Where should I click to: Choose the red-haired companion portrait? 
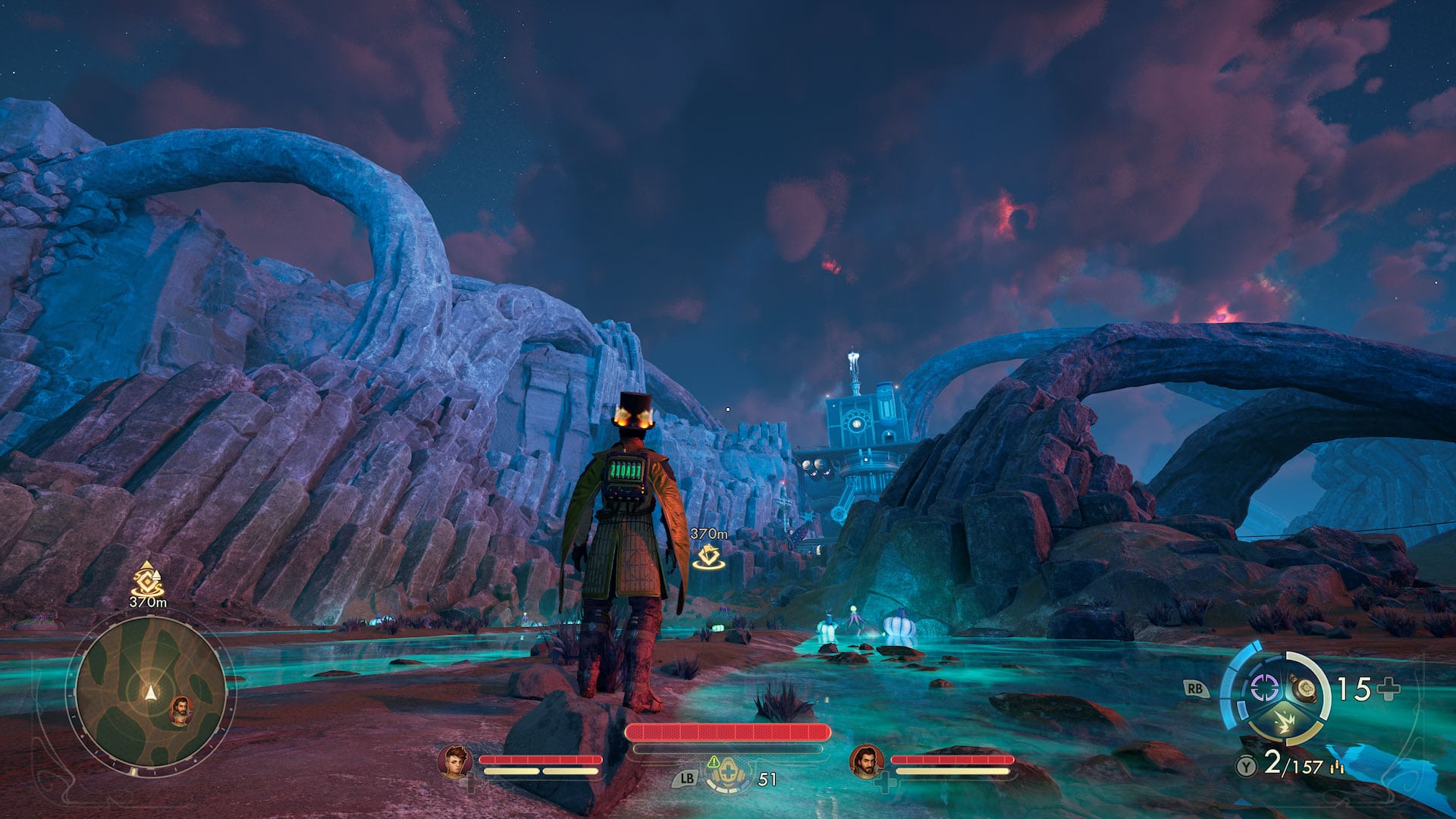455,761
